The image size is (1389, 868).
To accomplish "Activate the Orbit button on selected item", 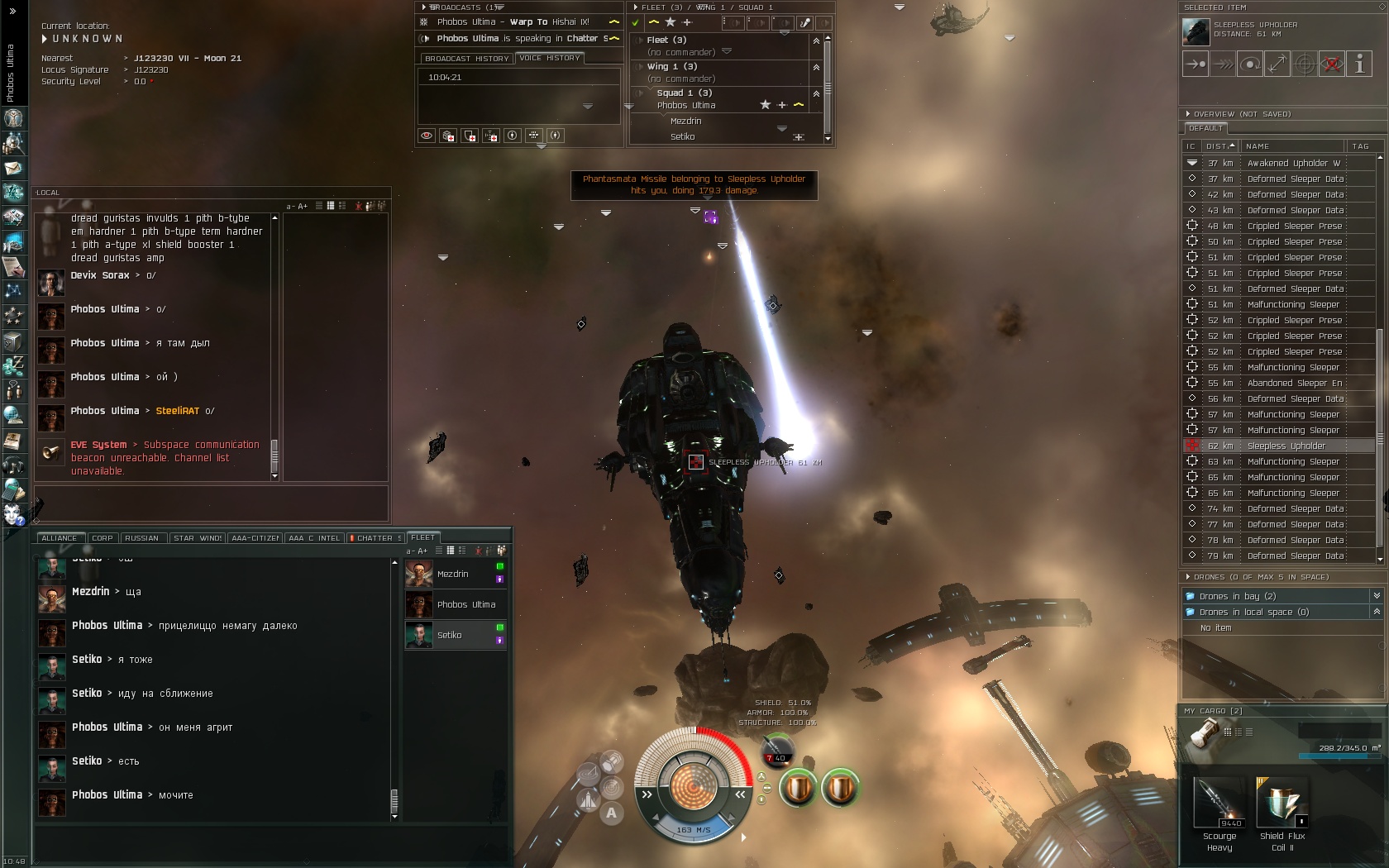I will point(1250,64).
